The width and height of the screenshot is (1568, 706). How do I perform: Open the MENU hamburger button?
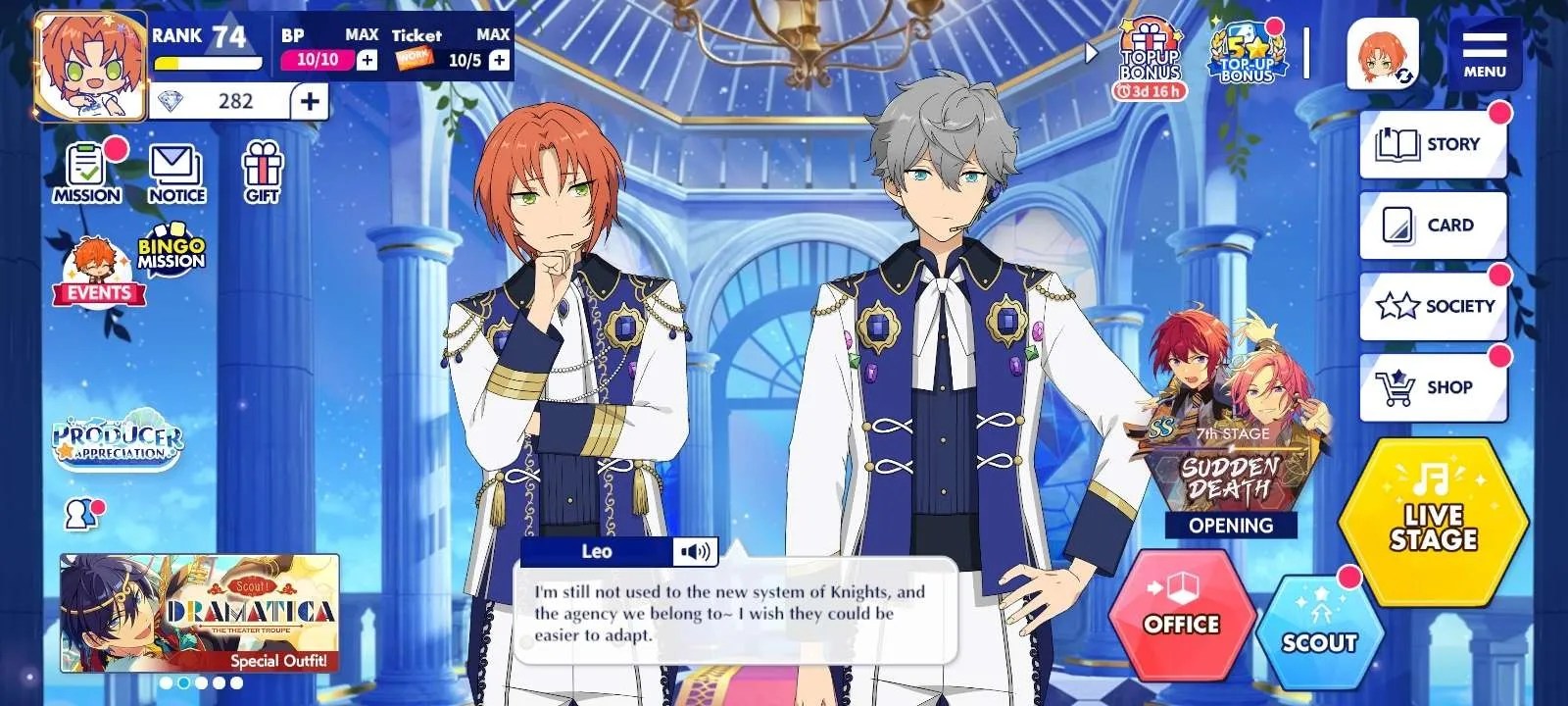pyautogui.click(x=1484, y=54)
